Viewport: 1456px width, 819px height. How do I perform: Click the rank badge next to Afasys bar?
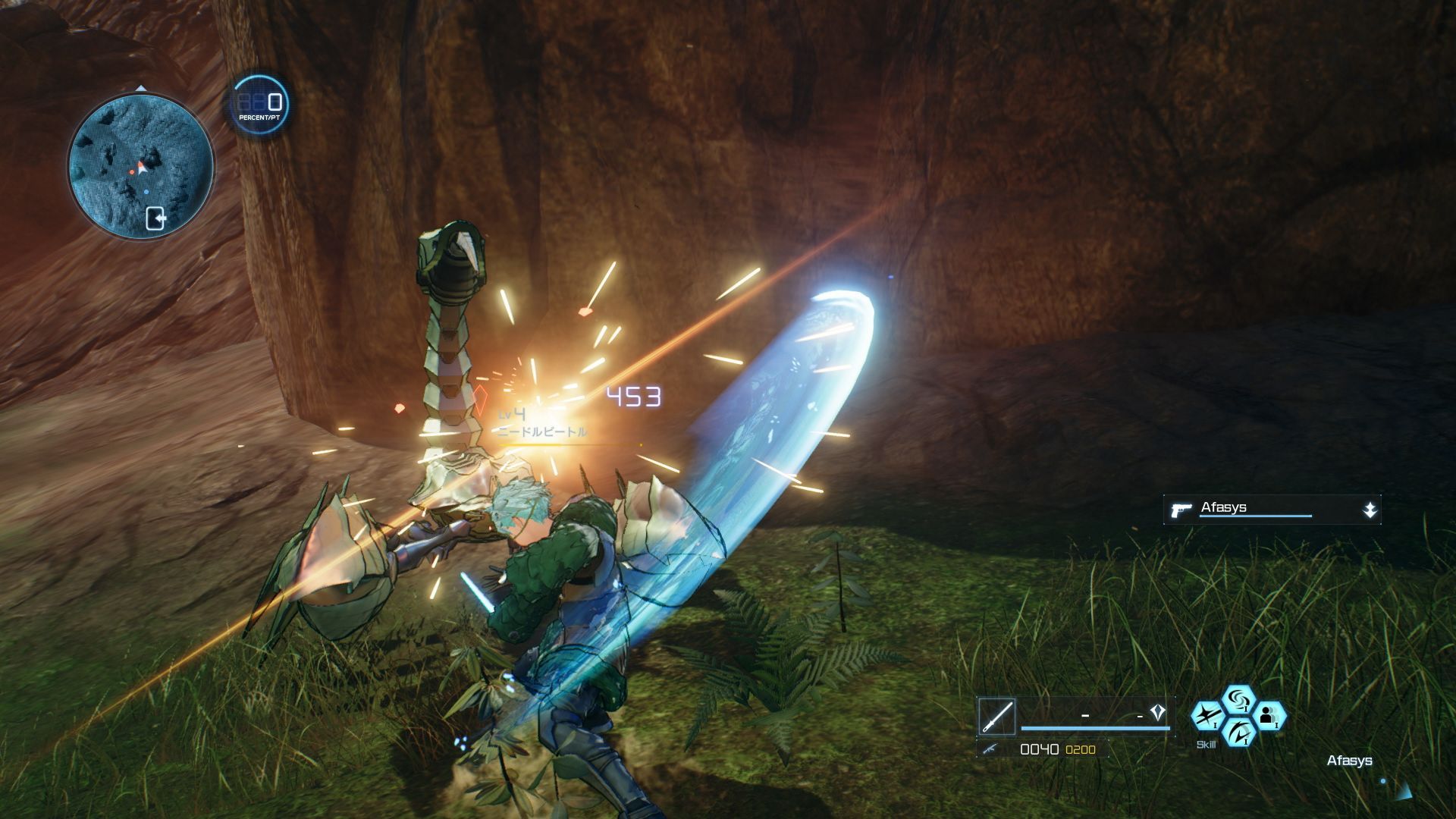[1370, 508]
